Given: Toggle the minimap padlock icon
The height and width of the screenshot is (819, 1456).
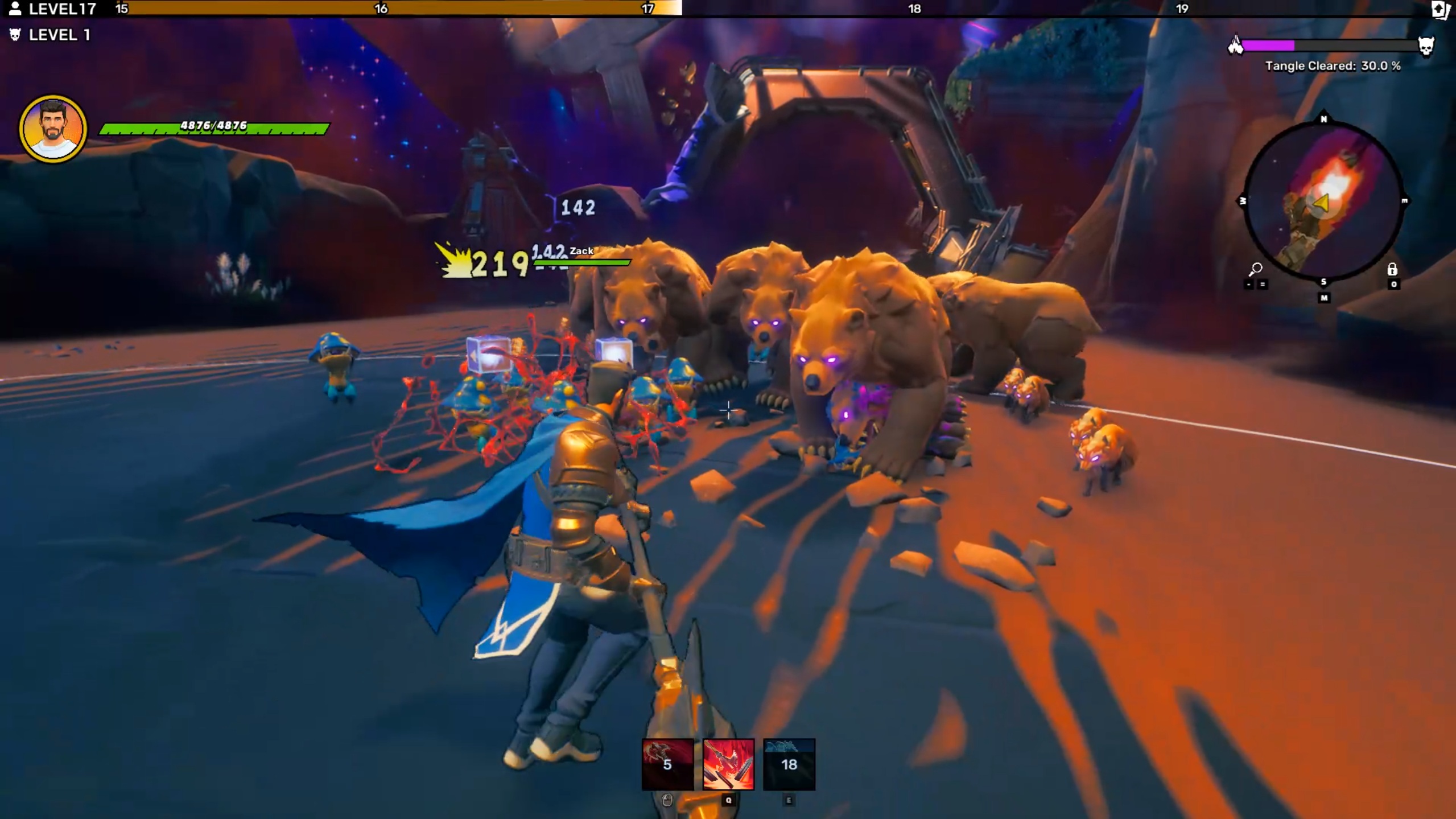Looking at the screenshot, I should click(1392, 269).
